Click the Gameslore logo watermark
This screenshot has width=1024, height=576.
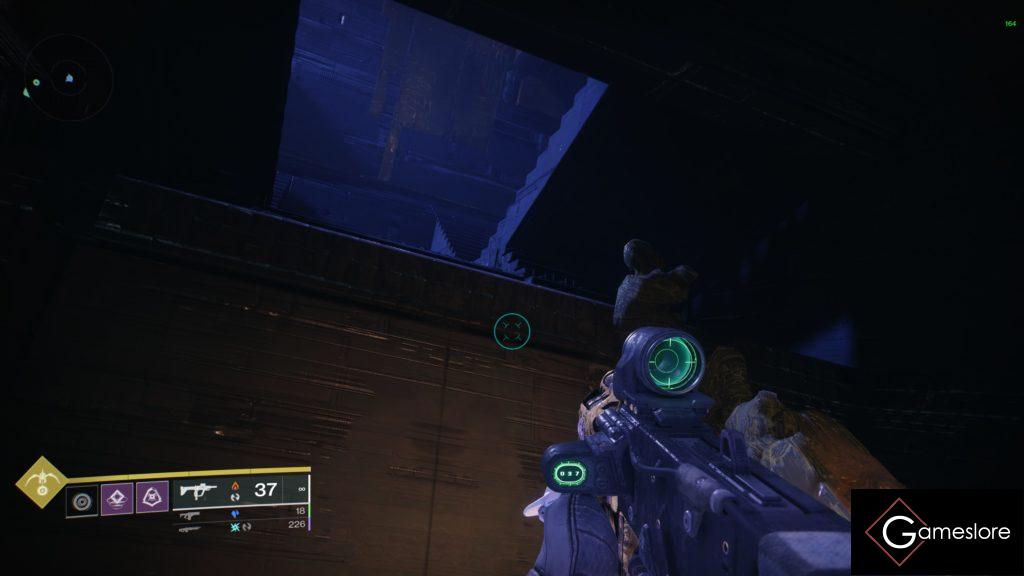tap(937, 532)
